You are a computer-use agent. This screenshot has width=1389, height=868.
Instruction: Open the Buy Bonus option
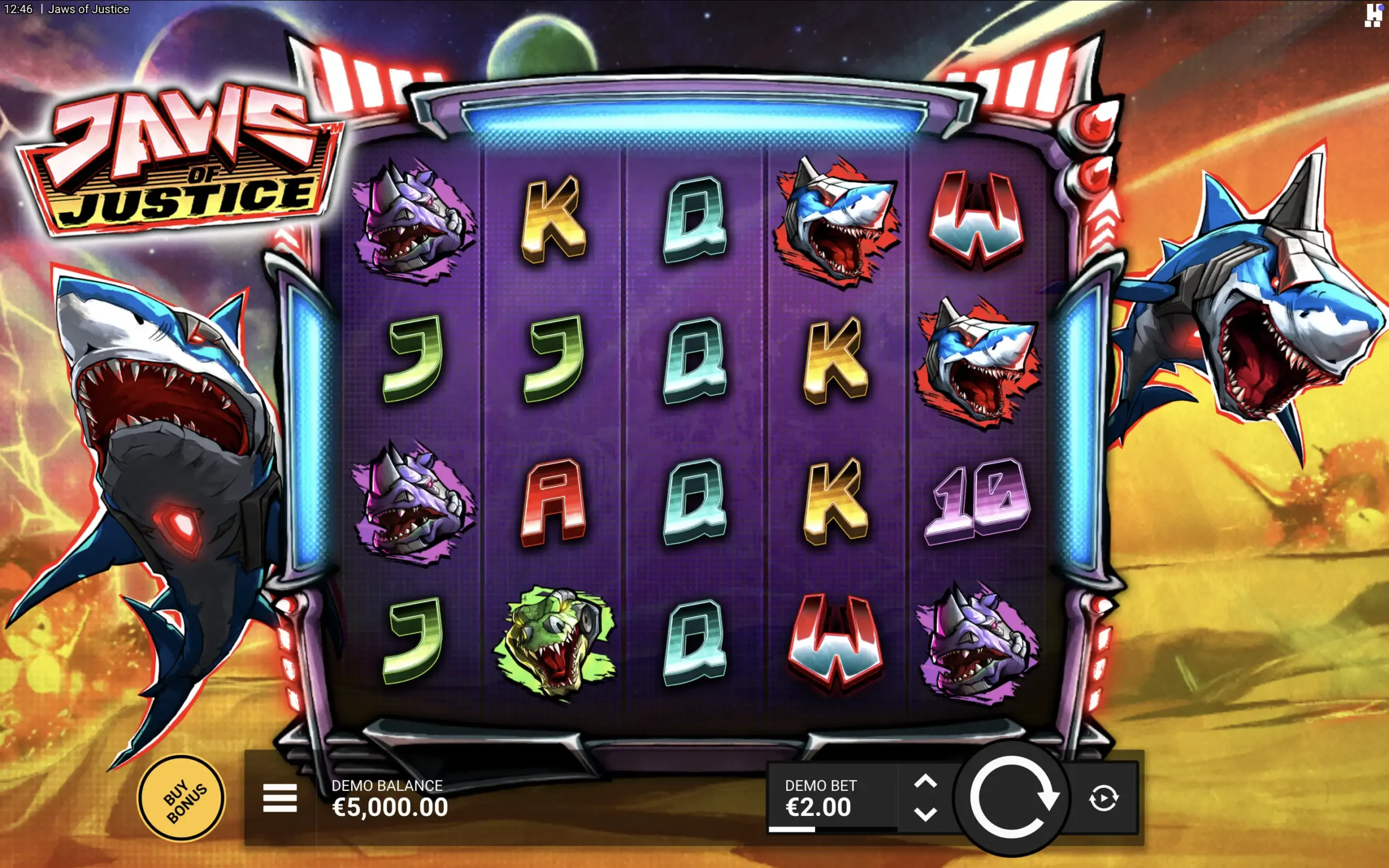pyautogui.click(x=181, y=798)
